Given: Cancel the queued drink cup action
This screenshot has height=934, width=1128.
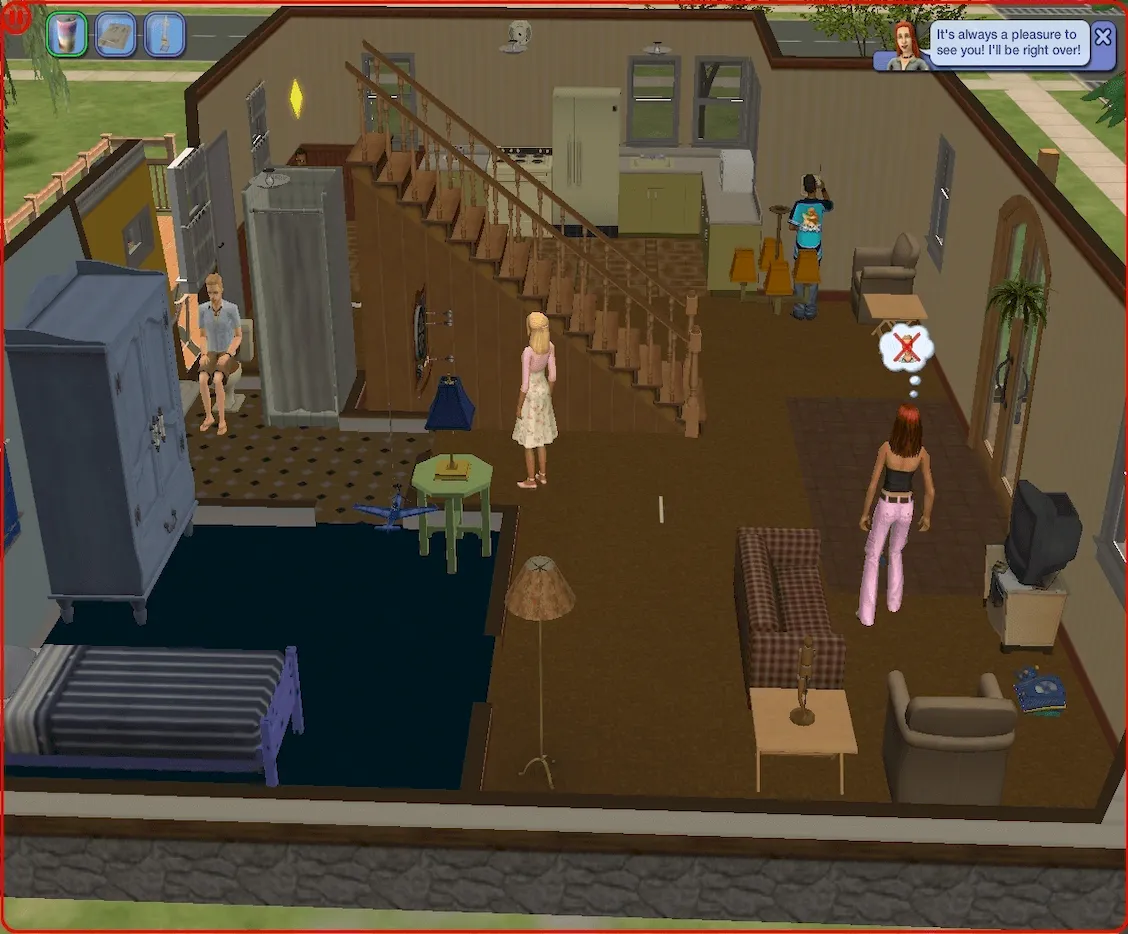Looking at the screenshot, I should pyautogui.click(x=67, y=34).
